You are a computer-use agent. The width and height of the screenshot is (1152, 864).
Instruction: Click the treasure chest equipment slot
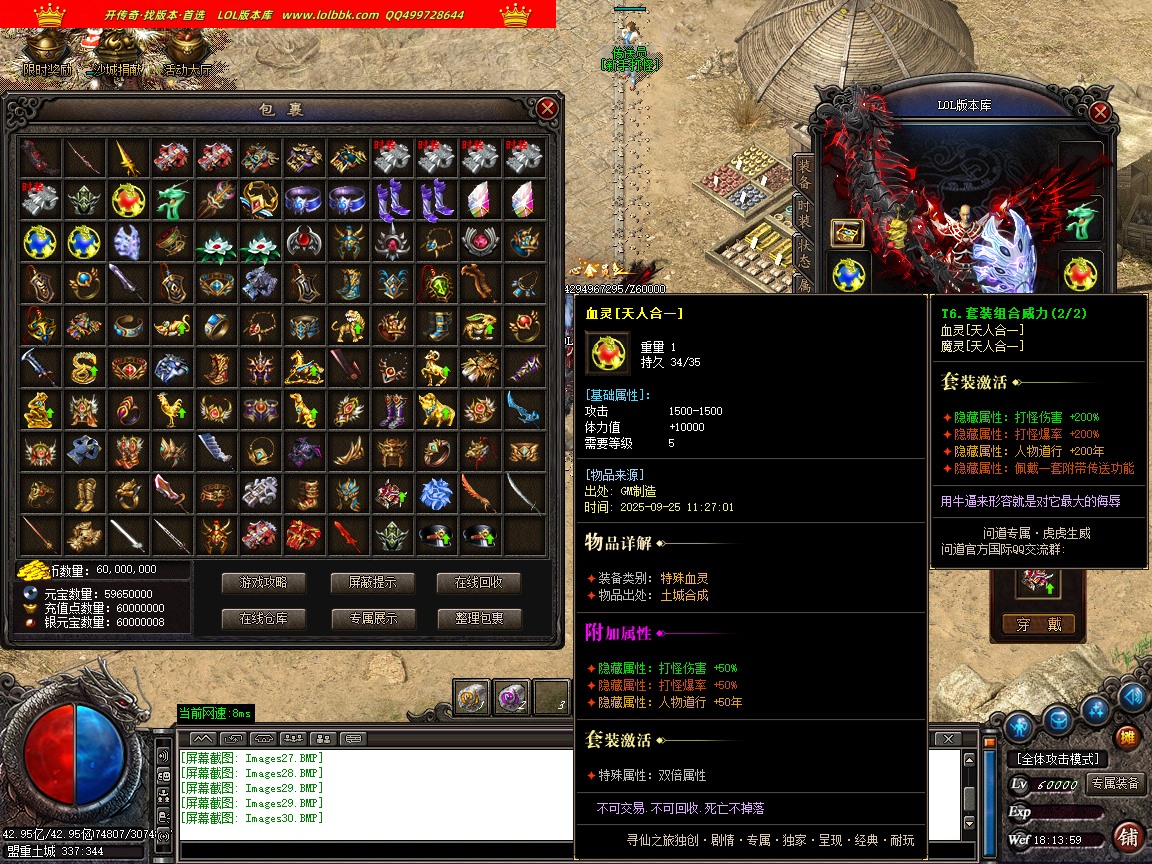point(848,233)
